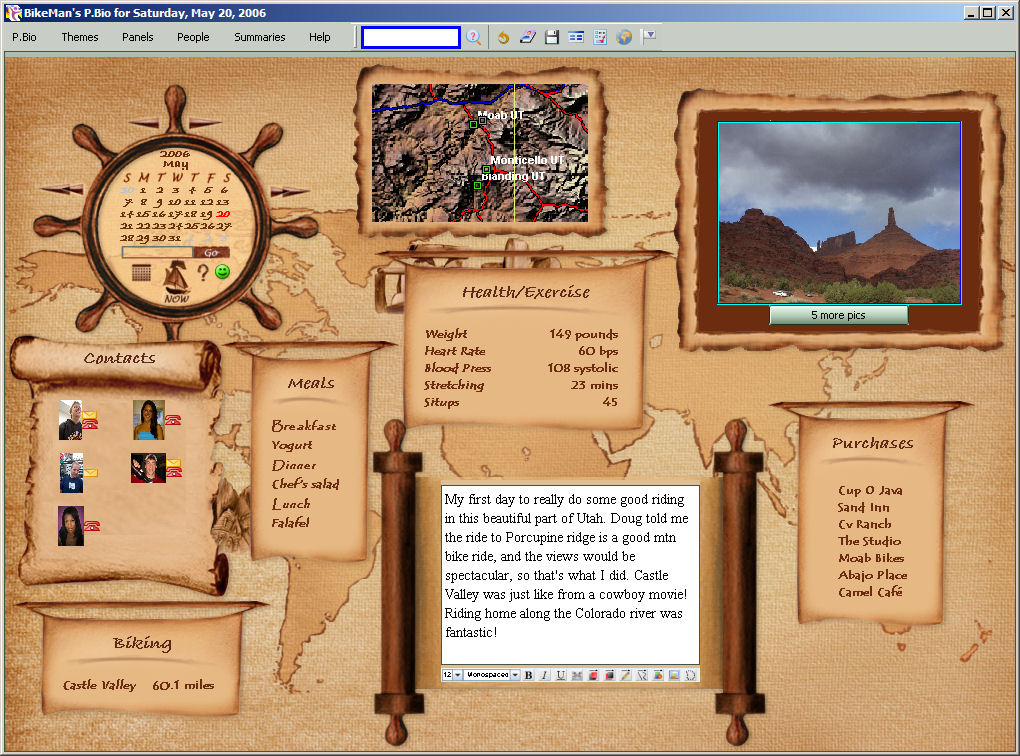Click the magnifier search icon
Viewport: 1020px width, 756px height.
point(474,37)
